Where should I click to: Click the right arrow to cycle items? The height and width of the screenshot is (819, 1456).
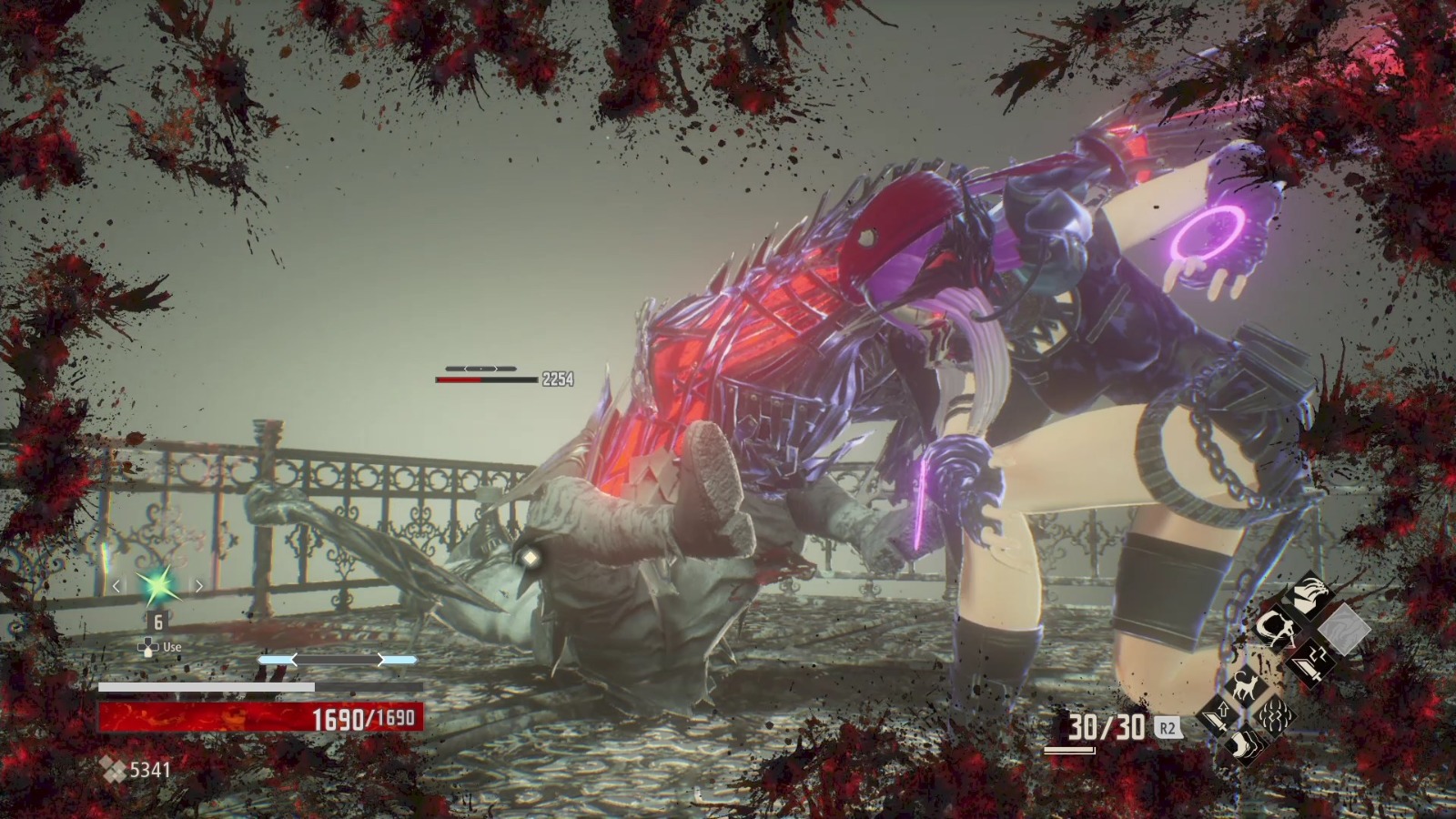198,586
